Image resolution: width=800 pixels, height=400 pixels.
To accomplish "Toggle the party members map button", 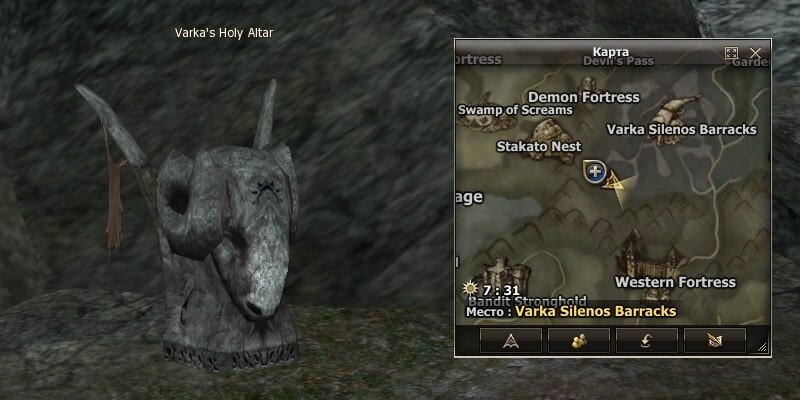I will 580,341.
